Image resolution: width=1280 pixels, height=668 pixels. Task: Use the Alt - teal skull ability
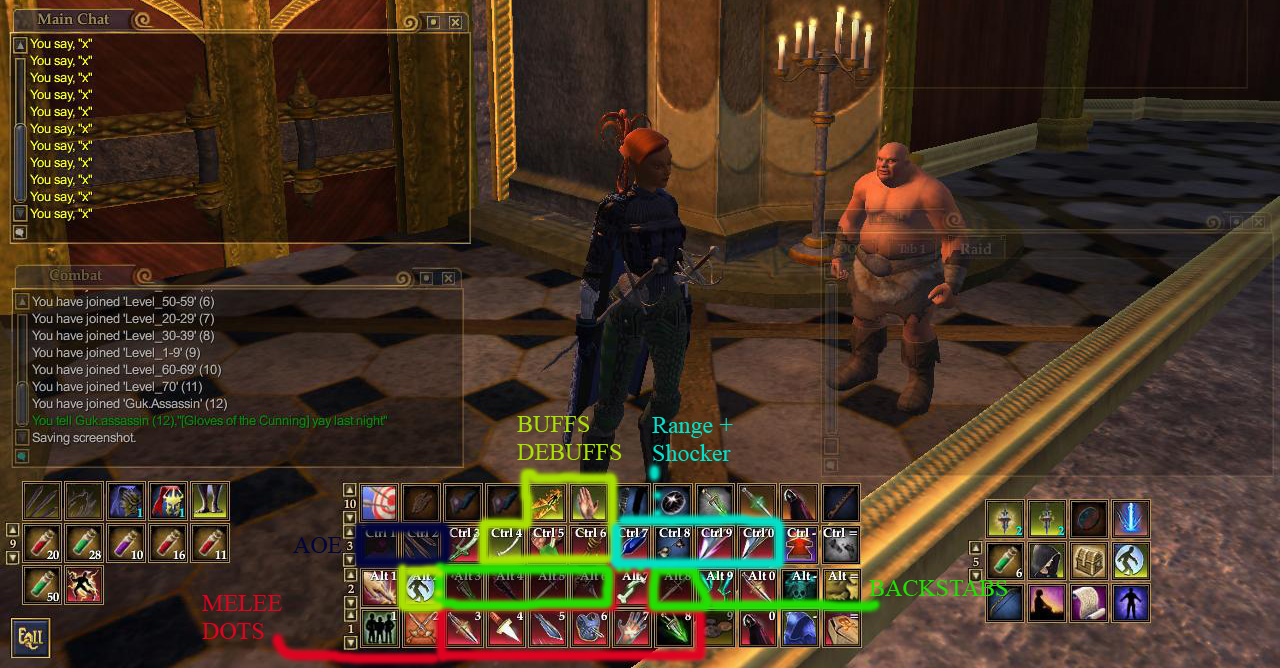point(800,587)
